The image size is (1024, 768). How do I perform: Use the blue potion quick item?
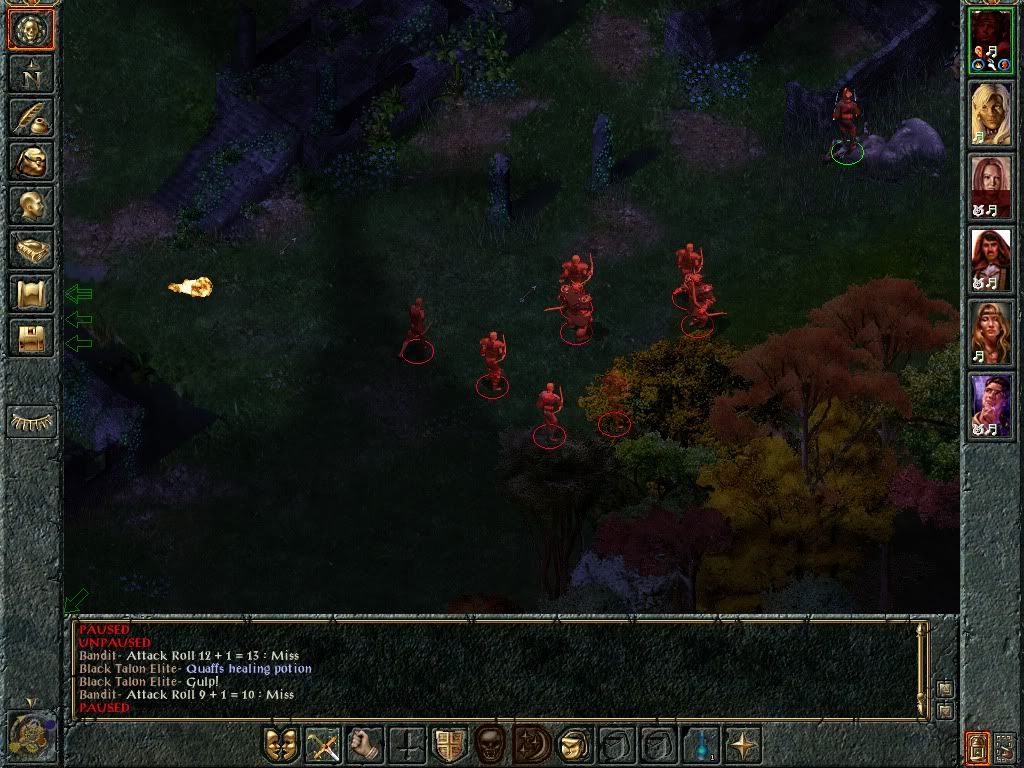point(701,745)
